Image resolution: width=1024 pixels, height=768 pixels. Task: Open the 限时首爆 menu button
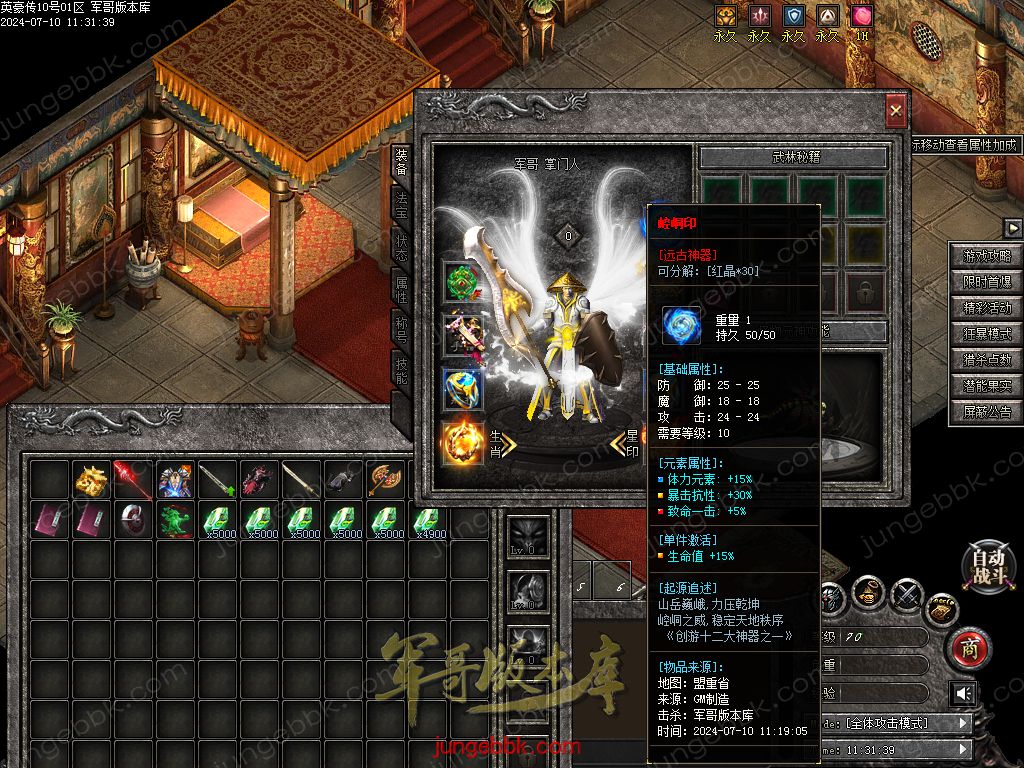pyautogui.click(x=987, y=282)
